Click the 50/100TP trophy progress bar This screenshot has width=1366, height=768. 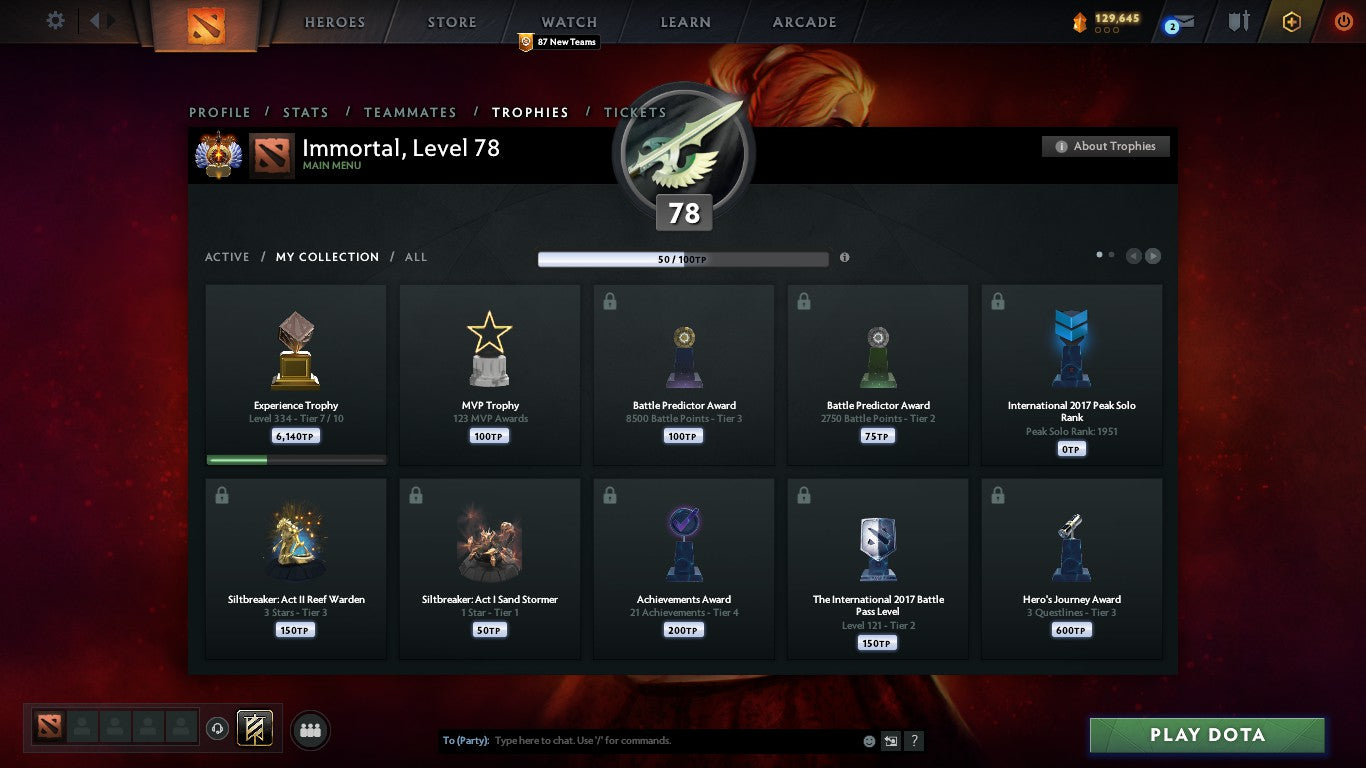click(x=683, y=258)
